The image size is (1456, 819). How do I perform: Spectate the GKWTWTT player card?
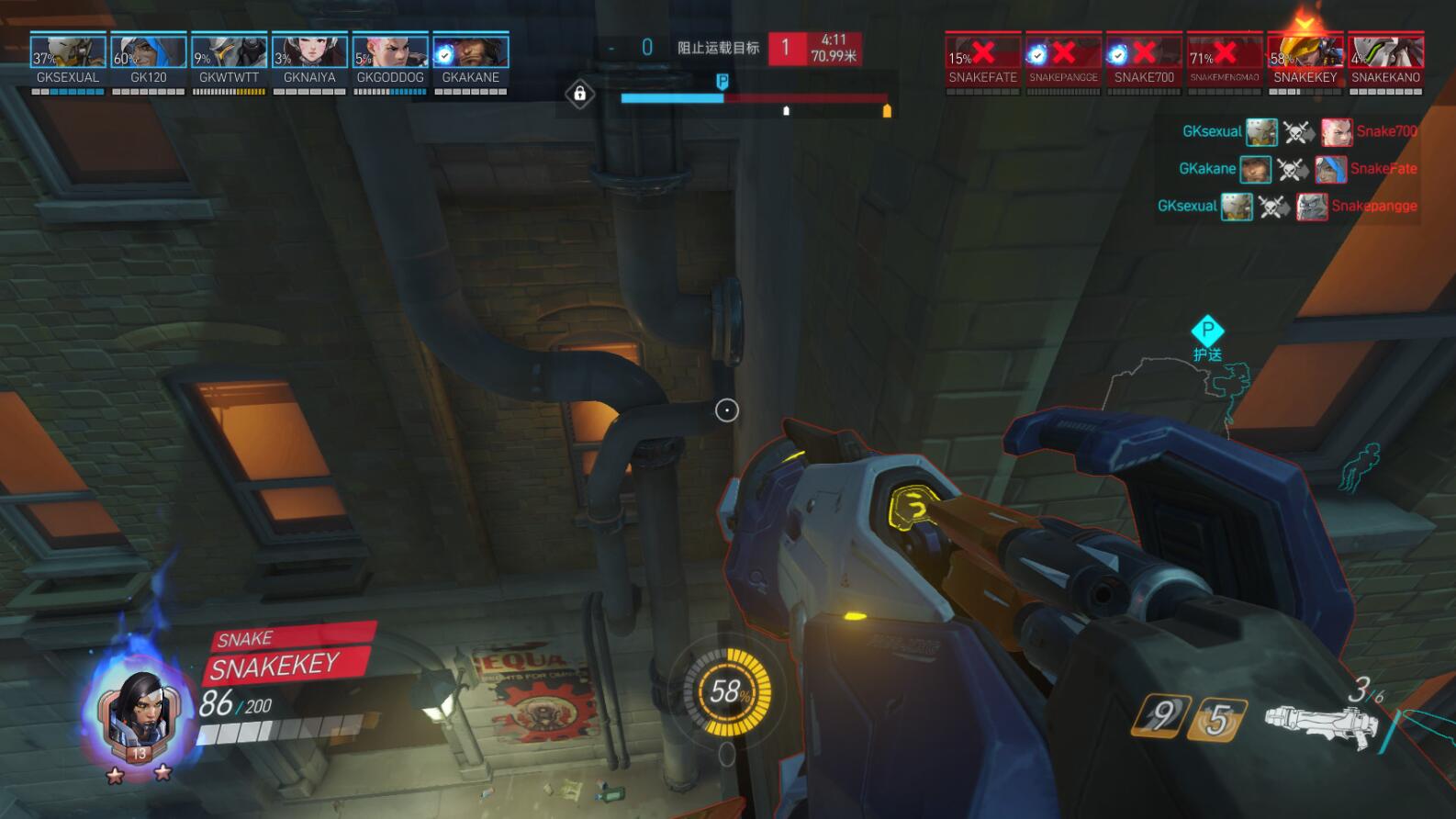pos(230,52)
